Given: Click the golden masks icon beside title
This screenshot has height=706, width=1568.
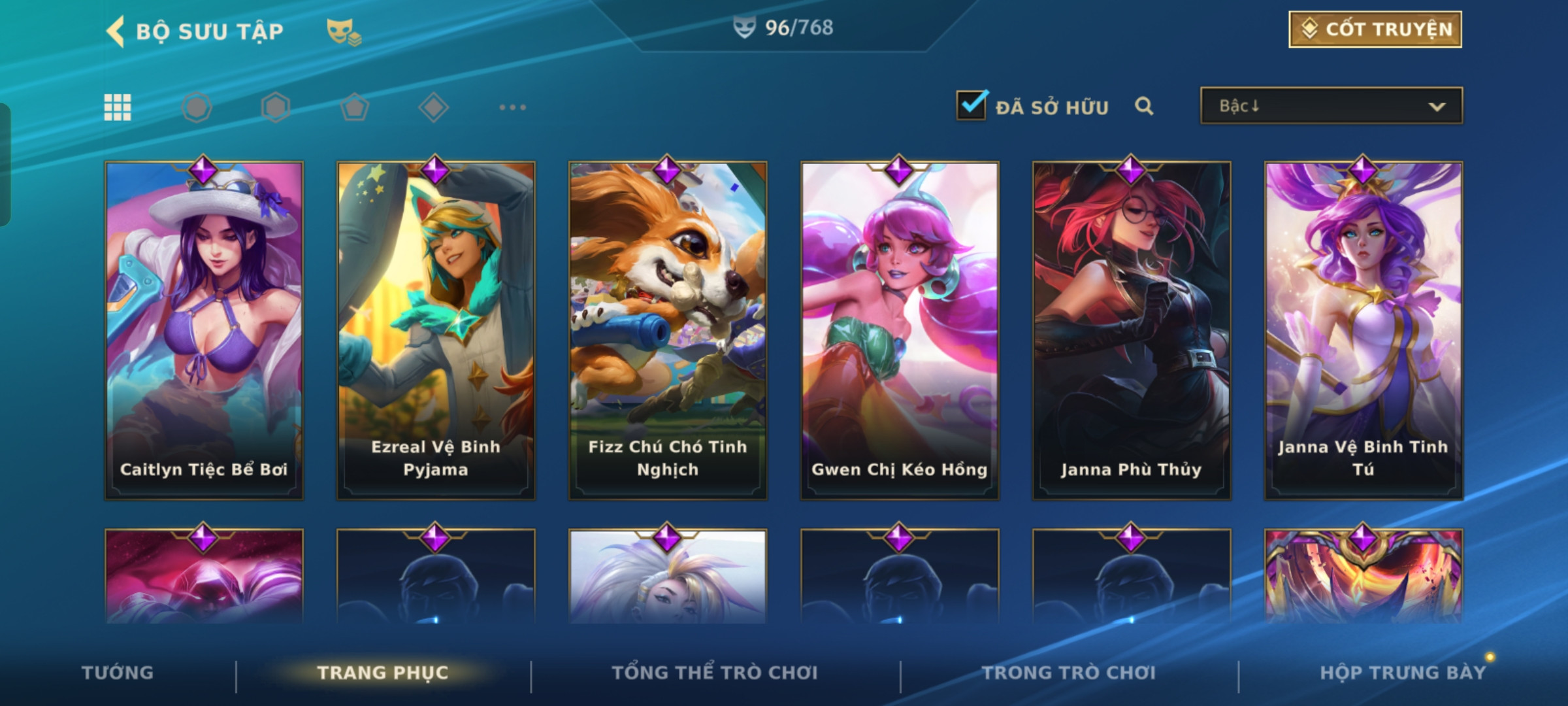Looking at the screenshot, I should click(343, 31).
